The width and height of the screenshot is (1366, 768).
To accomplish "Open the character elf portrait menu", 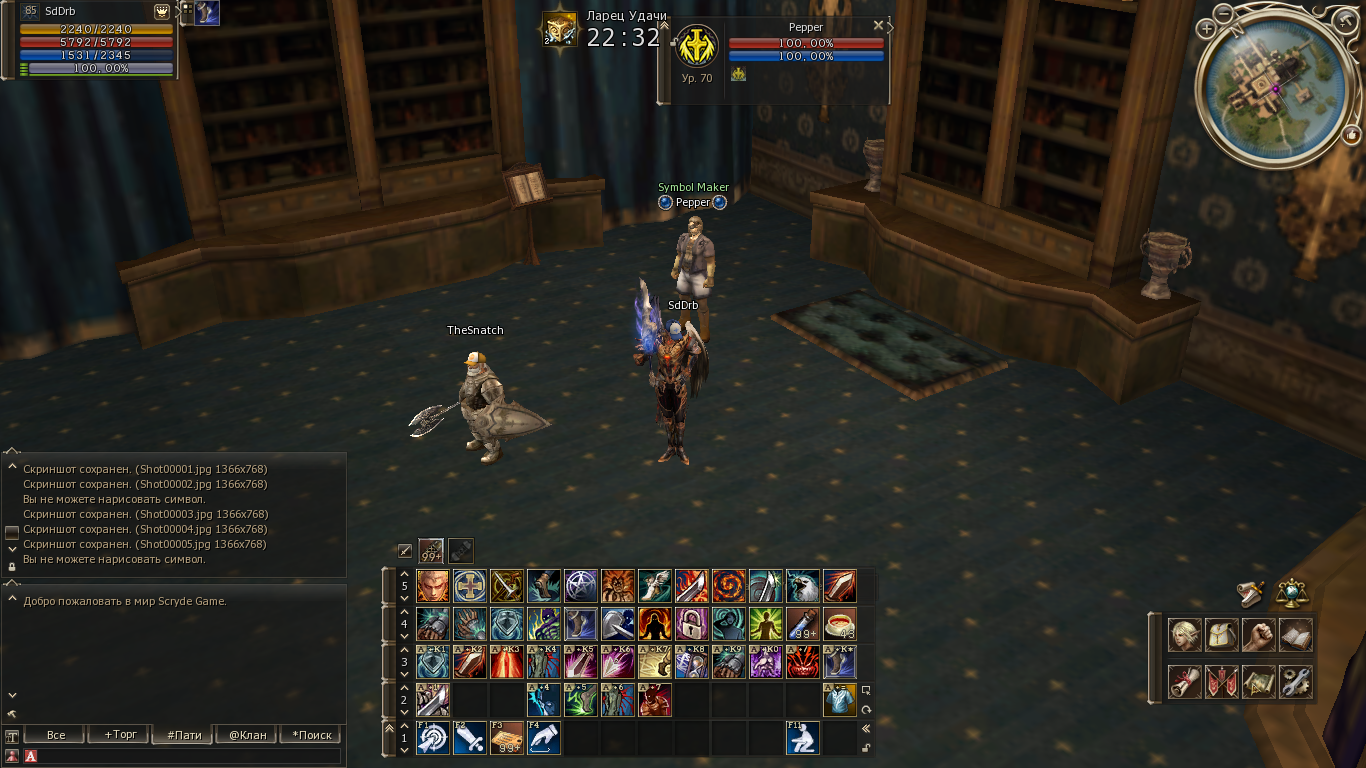I will 1184,635.
